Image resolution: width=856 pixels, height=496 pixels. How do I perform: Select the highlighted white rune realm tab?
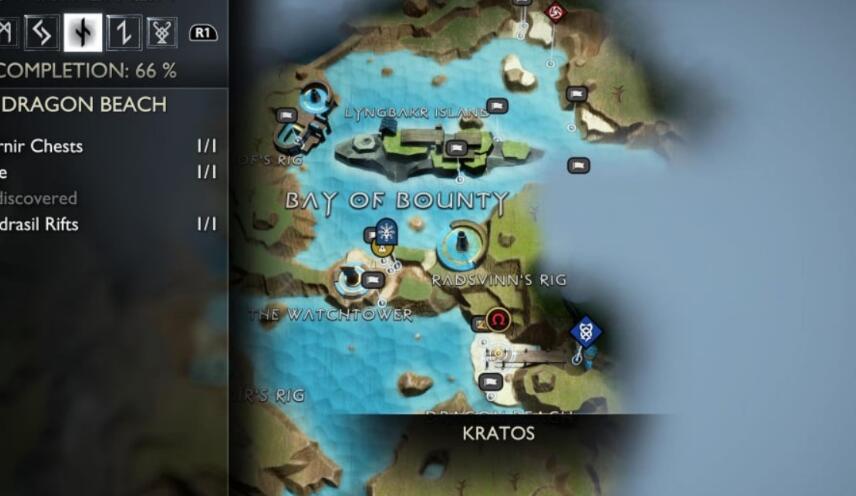click(82, 32)
